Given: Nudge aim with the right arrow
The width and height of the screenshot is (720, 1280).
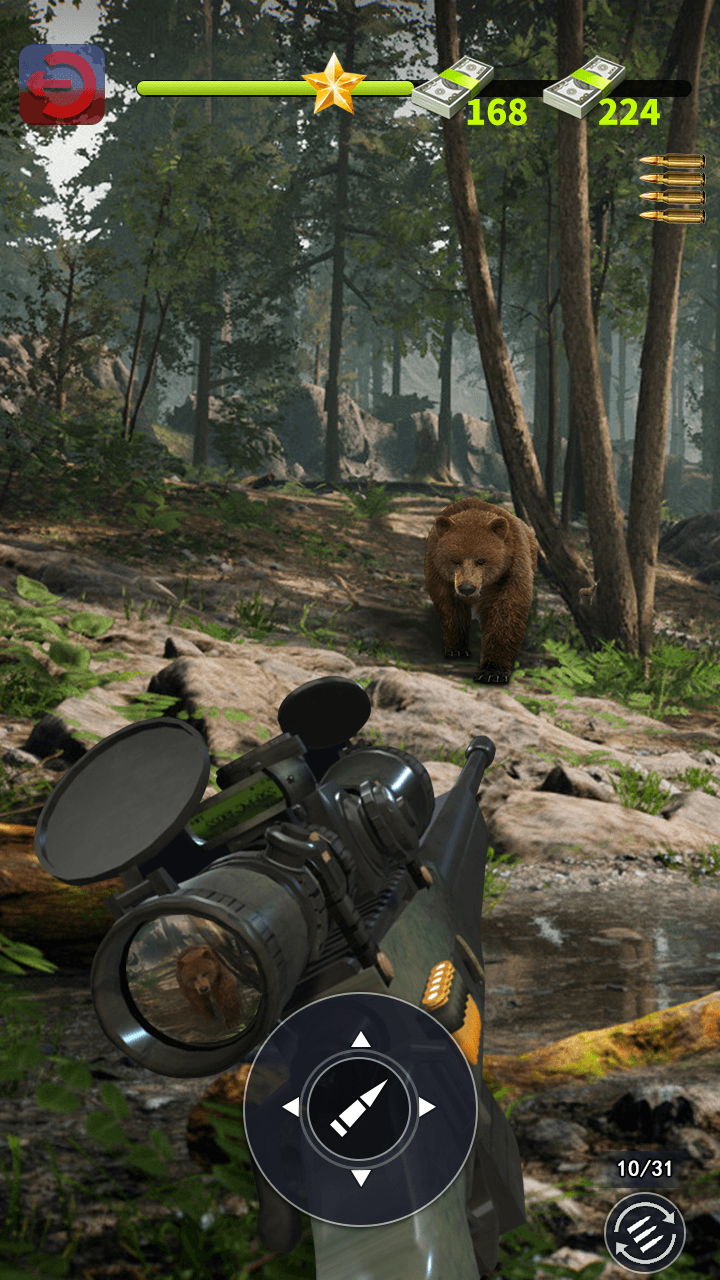Looking at the screenshot, I should 427,1108.
